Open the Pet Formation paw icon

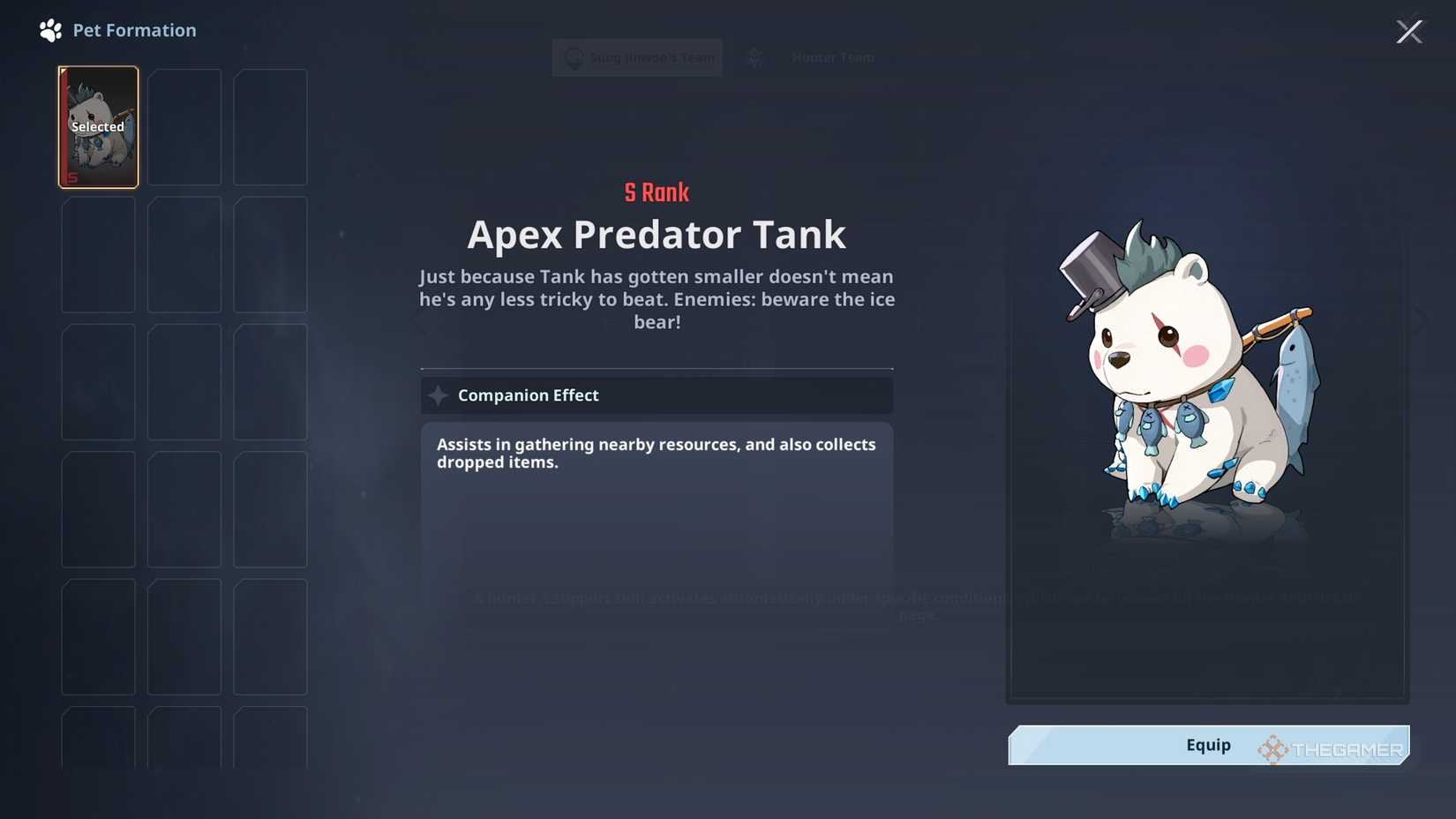pos(49,29)
